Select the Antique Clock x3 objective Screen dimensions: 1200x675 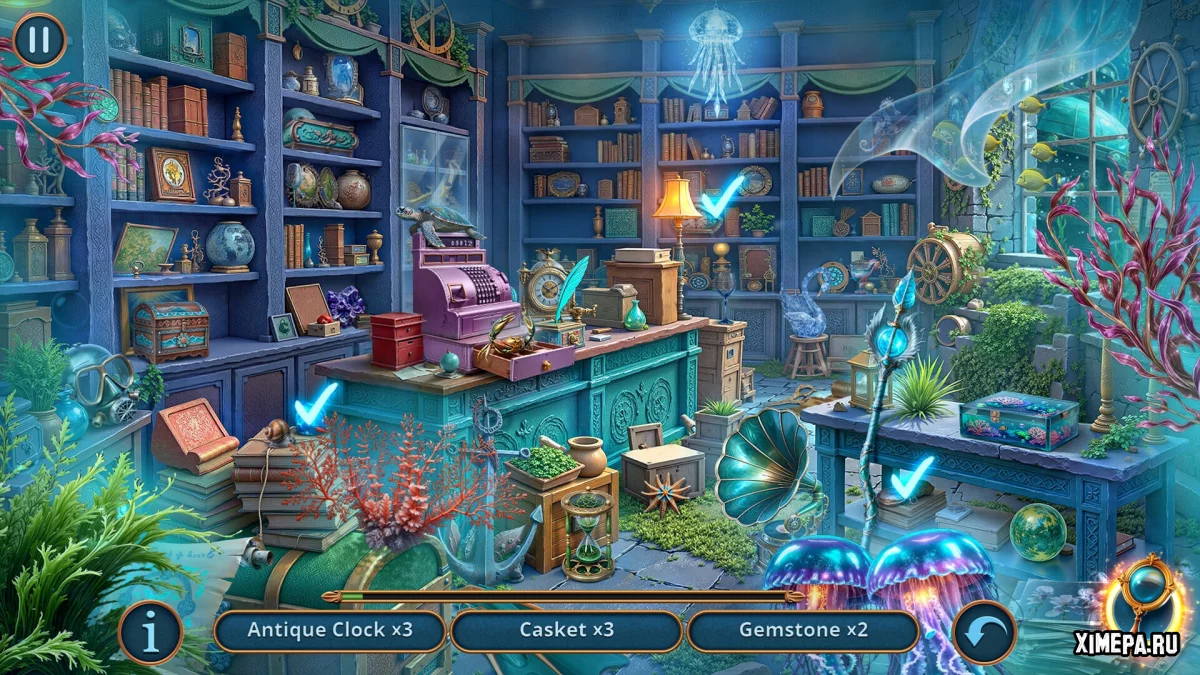330,631
